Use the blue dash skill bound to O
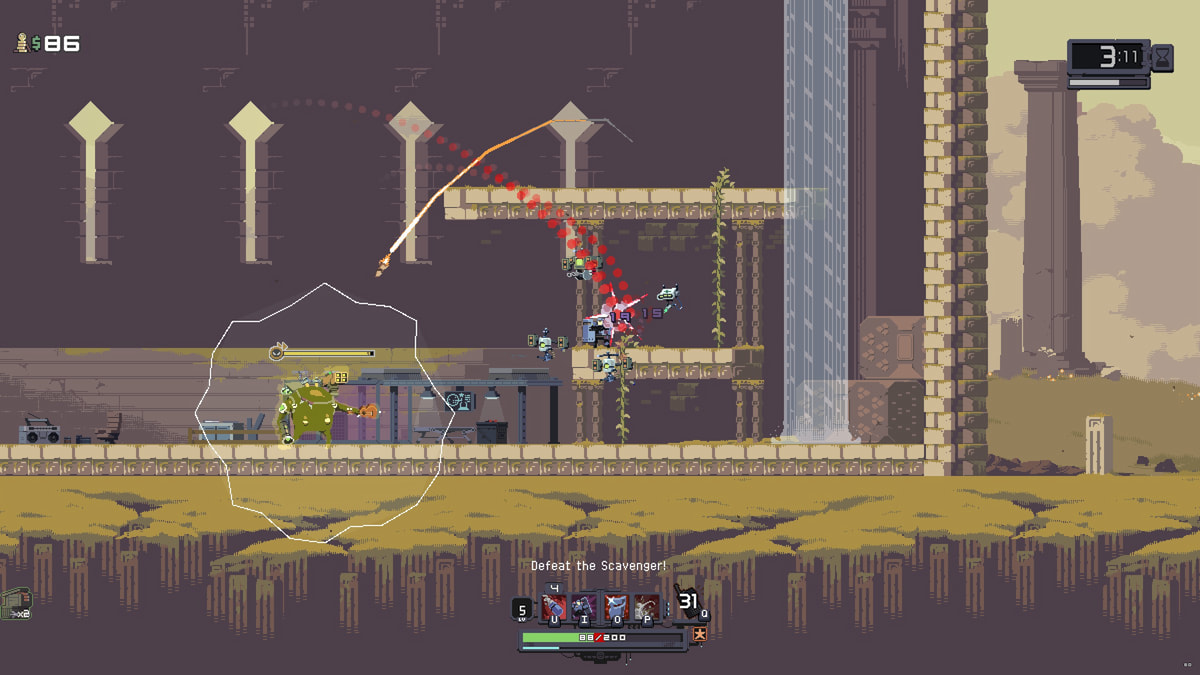Viewport: 1200px width, 675px height. pyautogui.click(x=615, y=606)
